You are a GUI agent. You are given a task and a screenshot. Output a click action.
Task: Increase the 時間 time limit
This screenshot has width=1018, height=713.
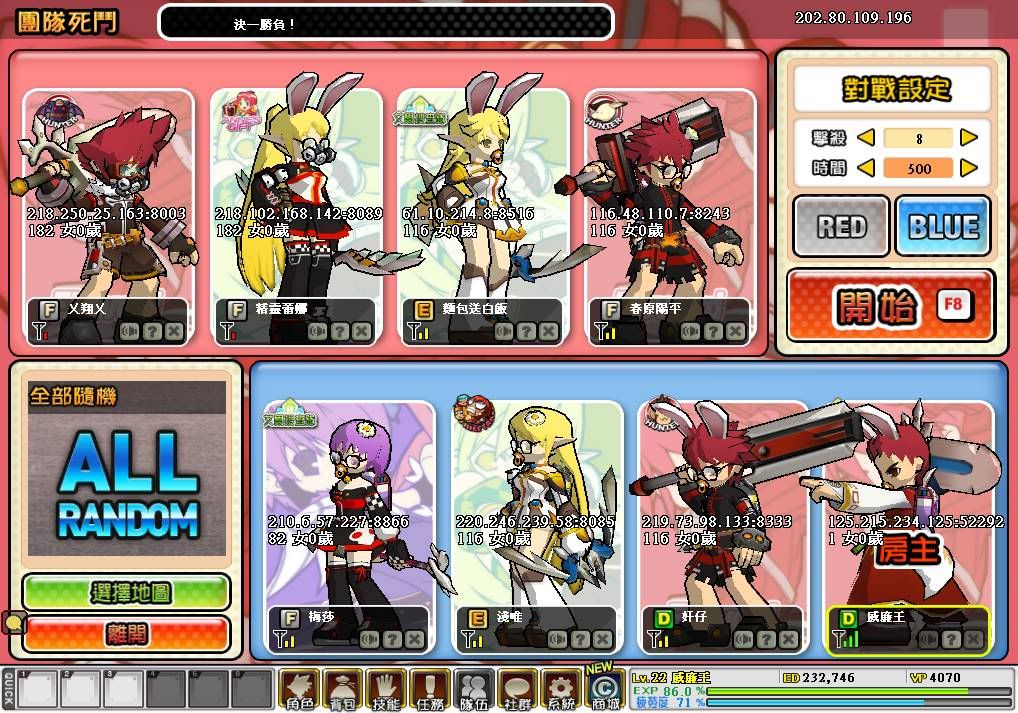click(x=968, y=168)
